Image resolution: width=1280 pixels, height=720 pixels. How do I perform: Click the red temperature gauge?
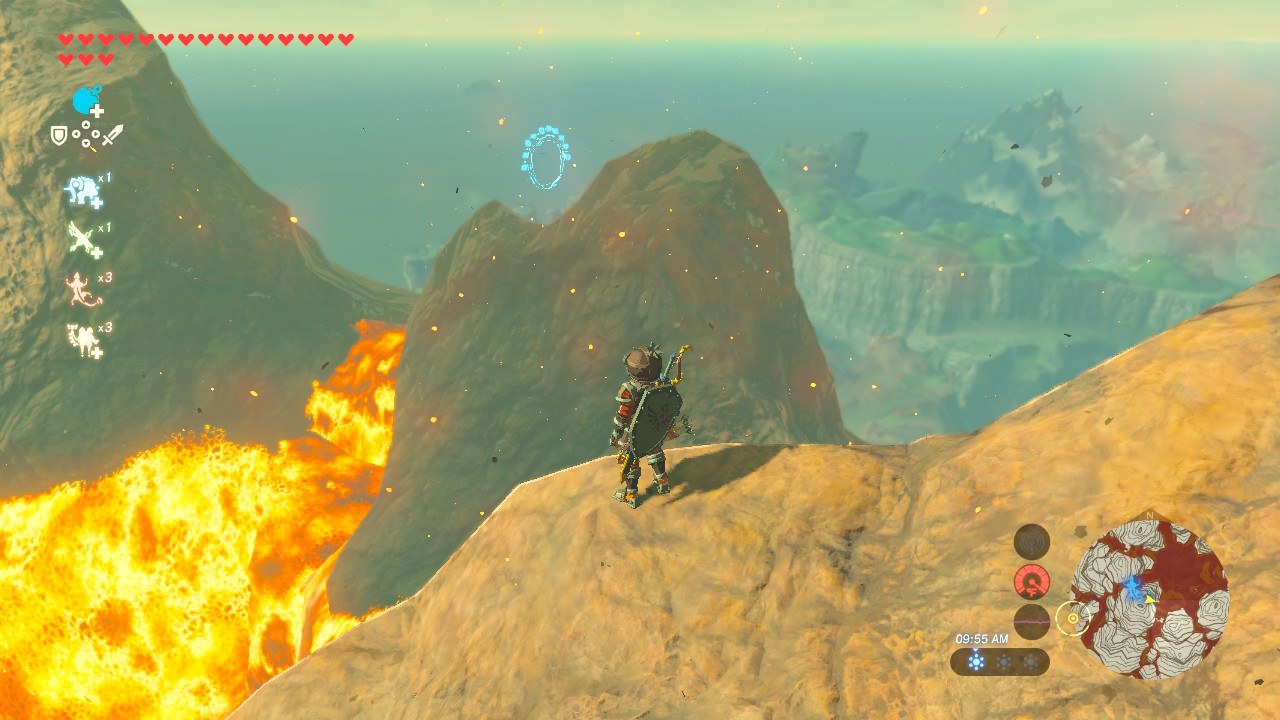pos(1032,581)
